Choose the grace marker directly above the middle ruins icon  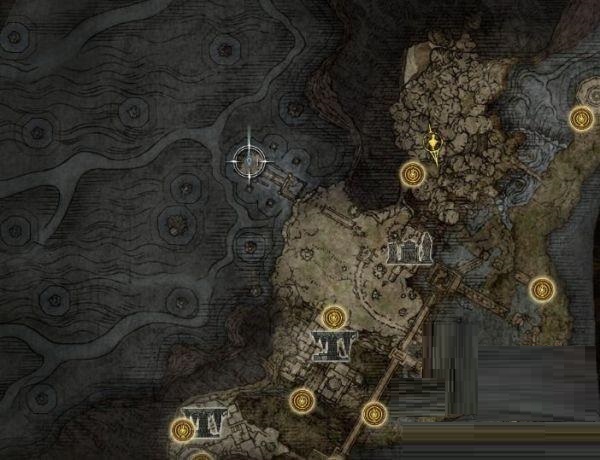point(335,316)
